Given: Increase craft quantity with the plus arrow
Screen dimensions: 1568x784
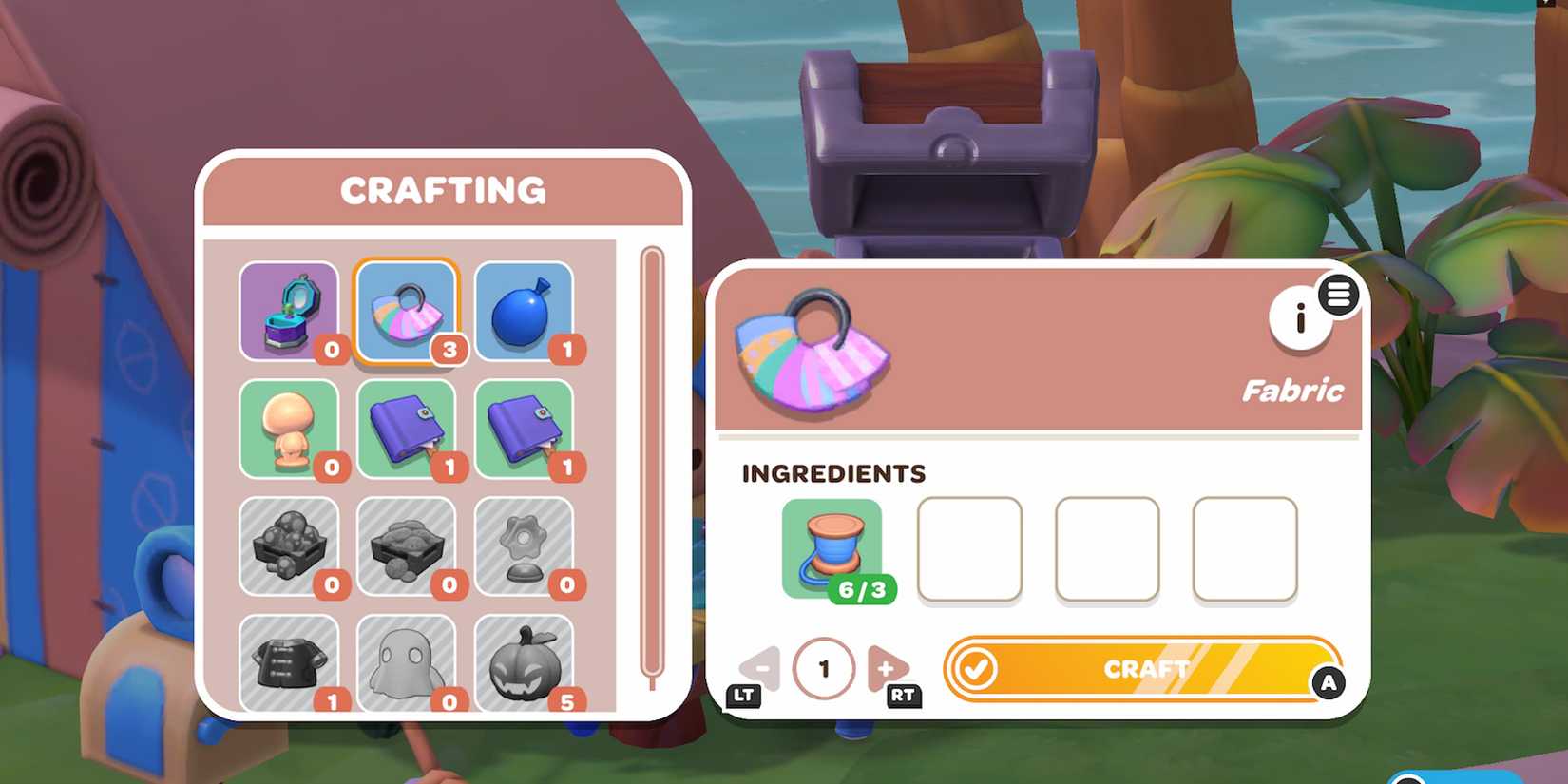Looking at the screenshot, I should click(887, 667).
